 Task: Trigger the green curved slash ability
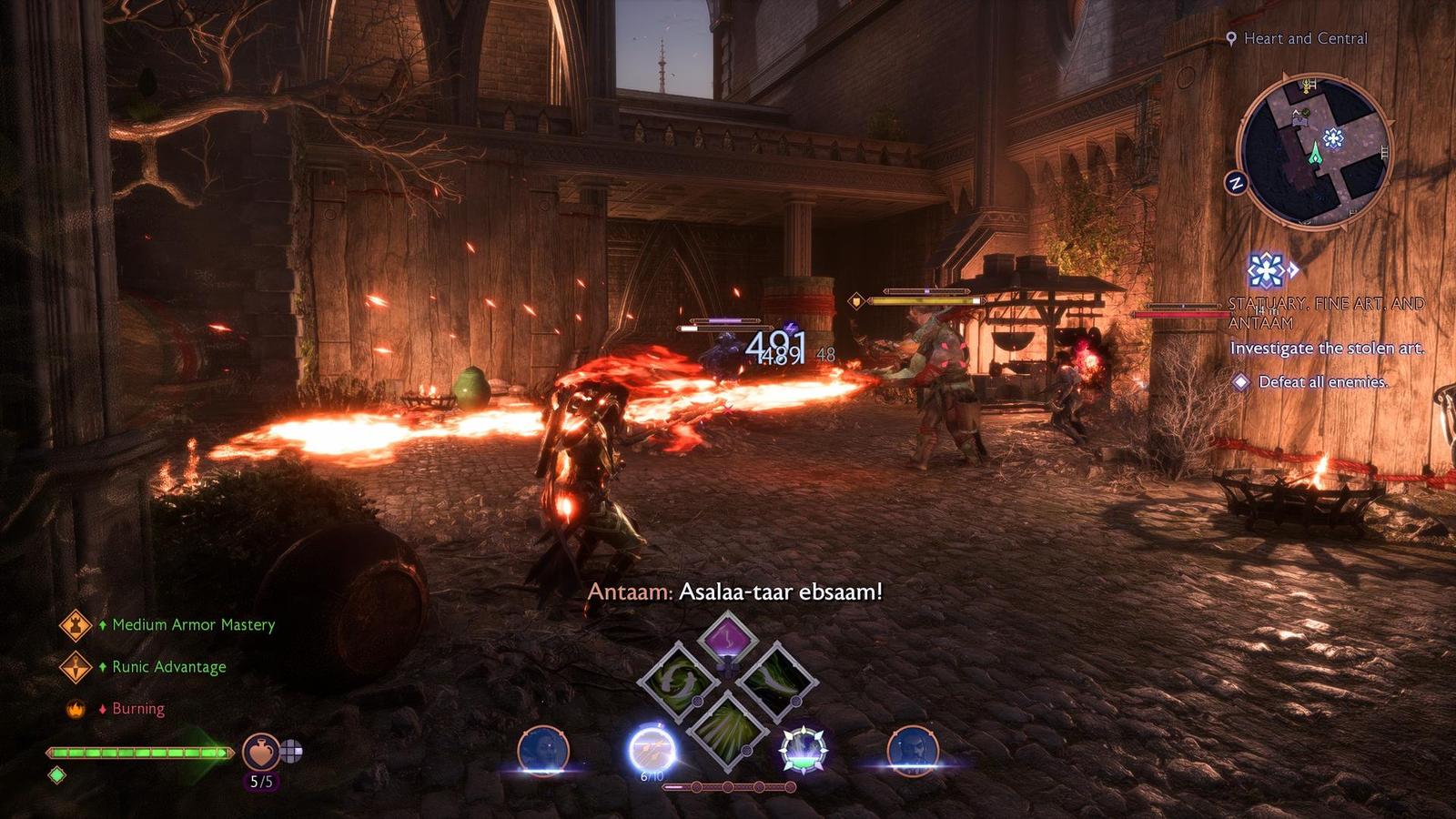coord(776,681)
